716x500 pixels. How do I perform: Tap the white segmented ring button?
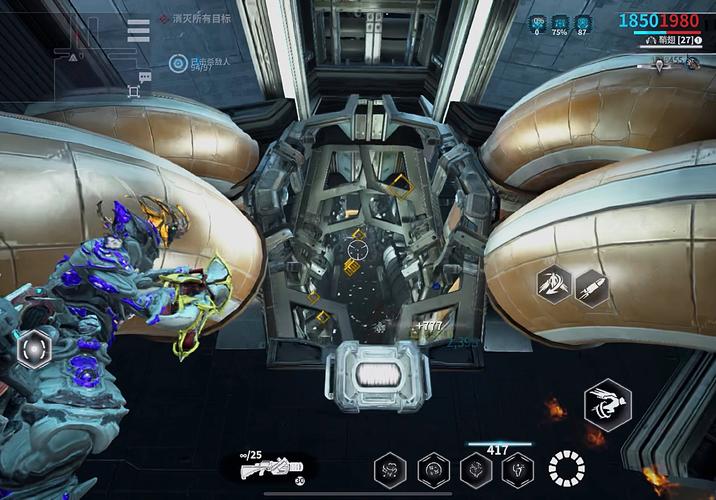click(x=566, y=468)
